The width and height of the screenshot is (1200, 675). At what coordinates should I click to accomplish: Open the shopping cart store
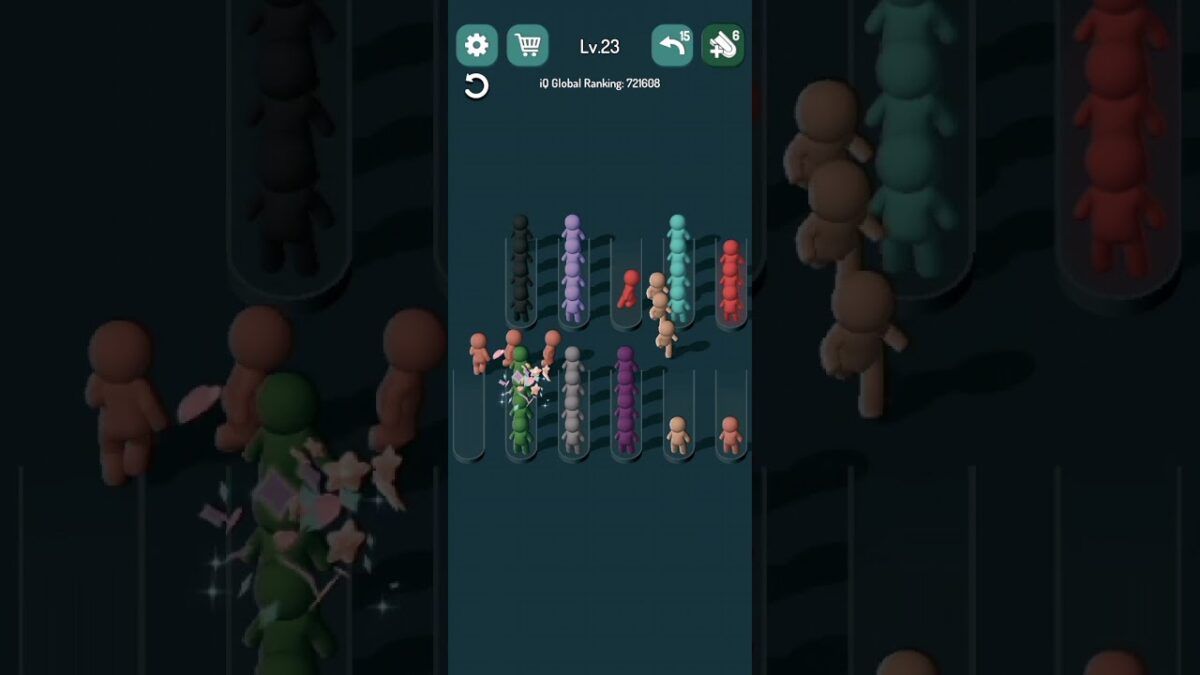pyautogui.click(x=527, y=45)
